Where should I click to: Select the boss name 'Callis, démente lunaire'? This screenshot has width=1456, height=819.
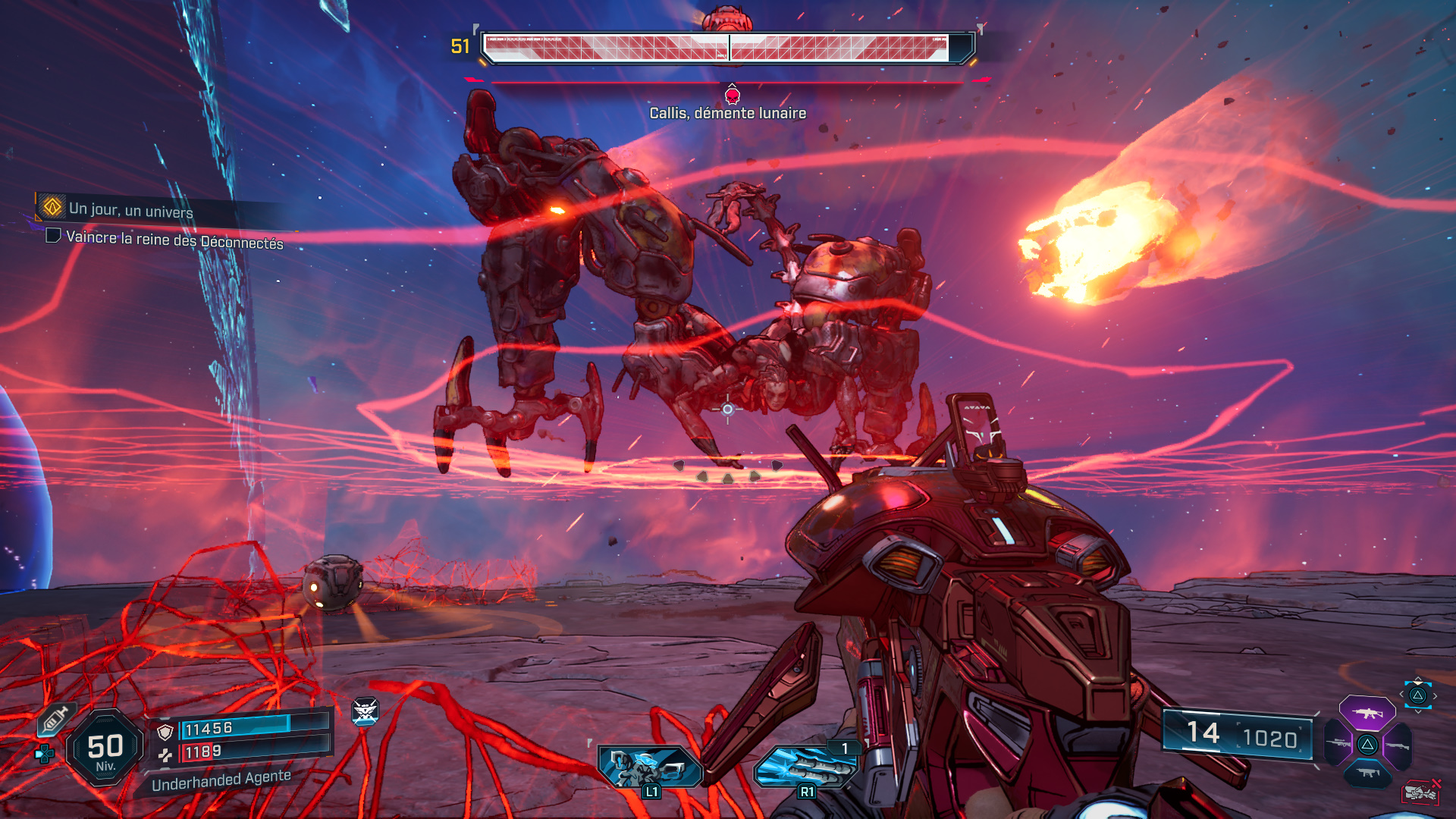coord(726,114)
